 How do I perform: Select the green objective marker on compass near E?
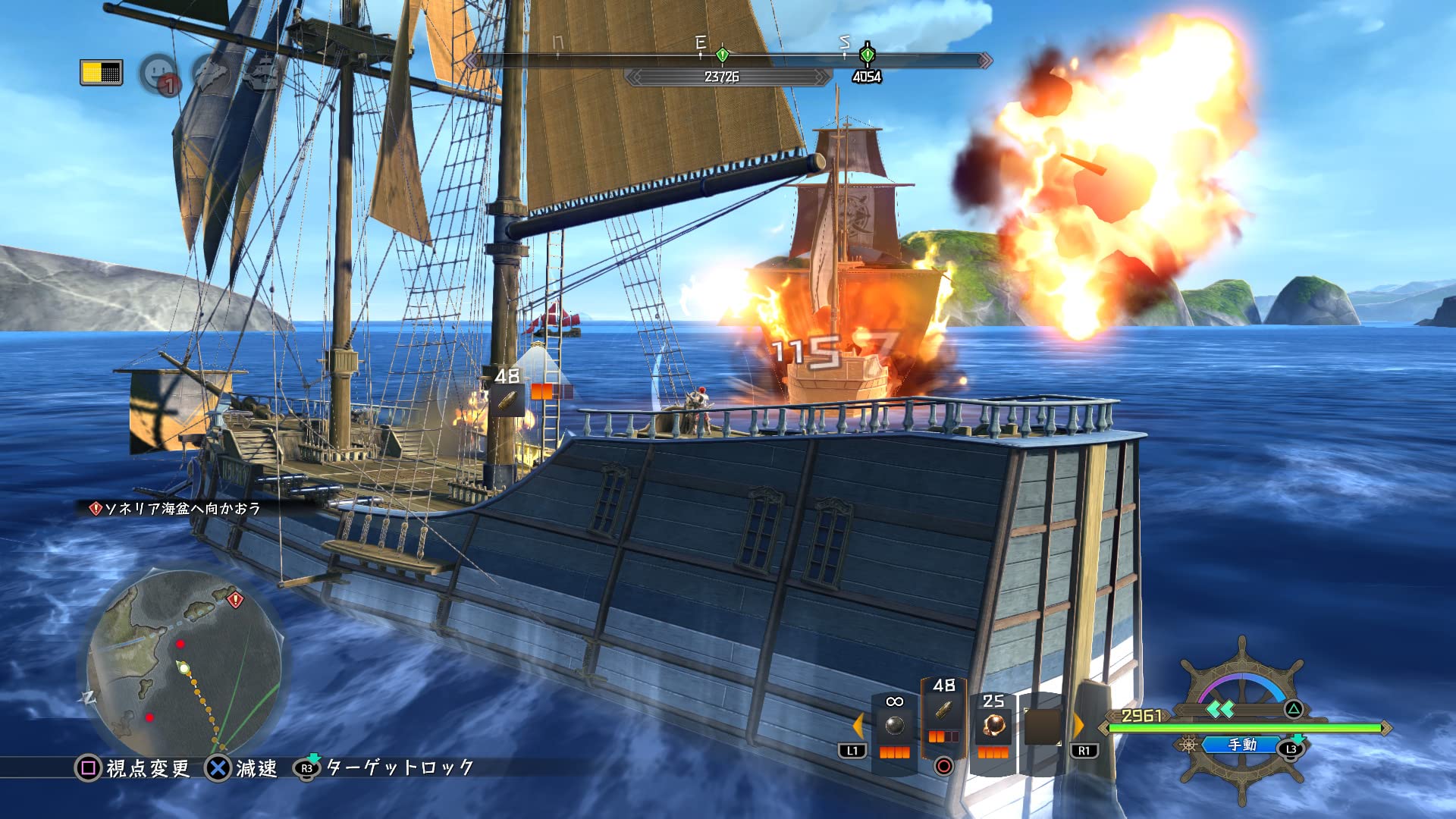tap(722, 55)
